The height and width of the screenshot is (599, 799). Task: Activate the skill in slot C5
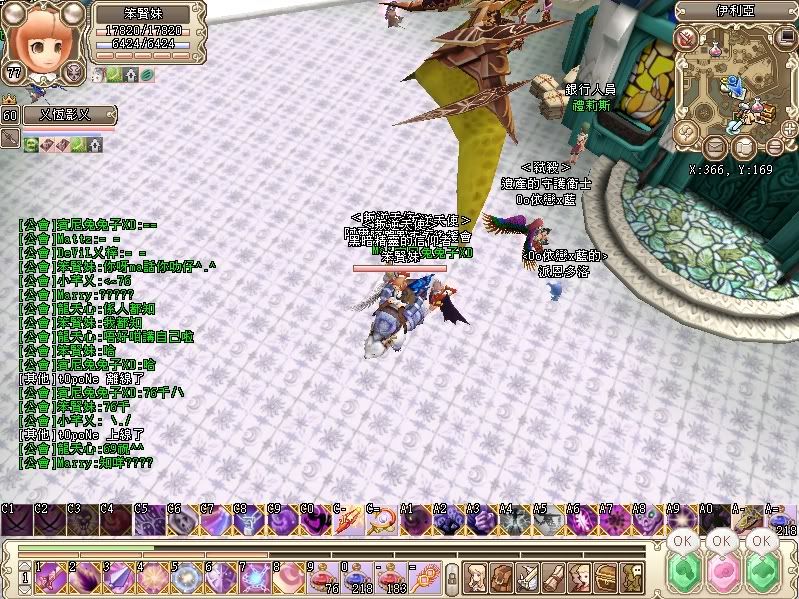(149, 521)
